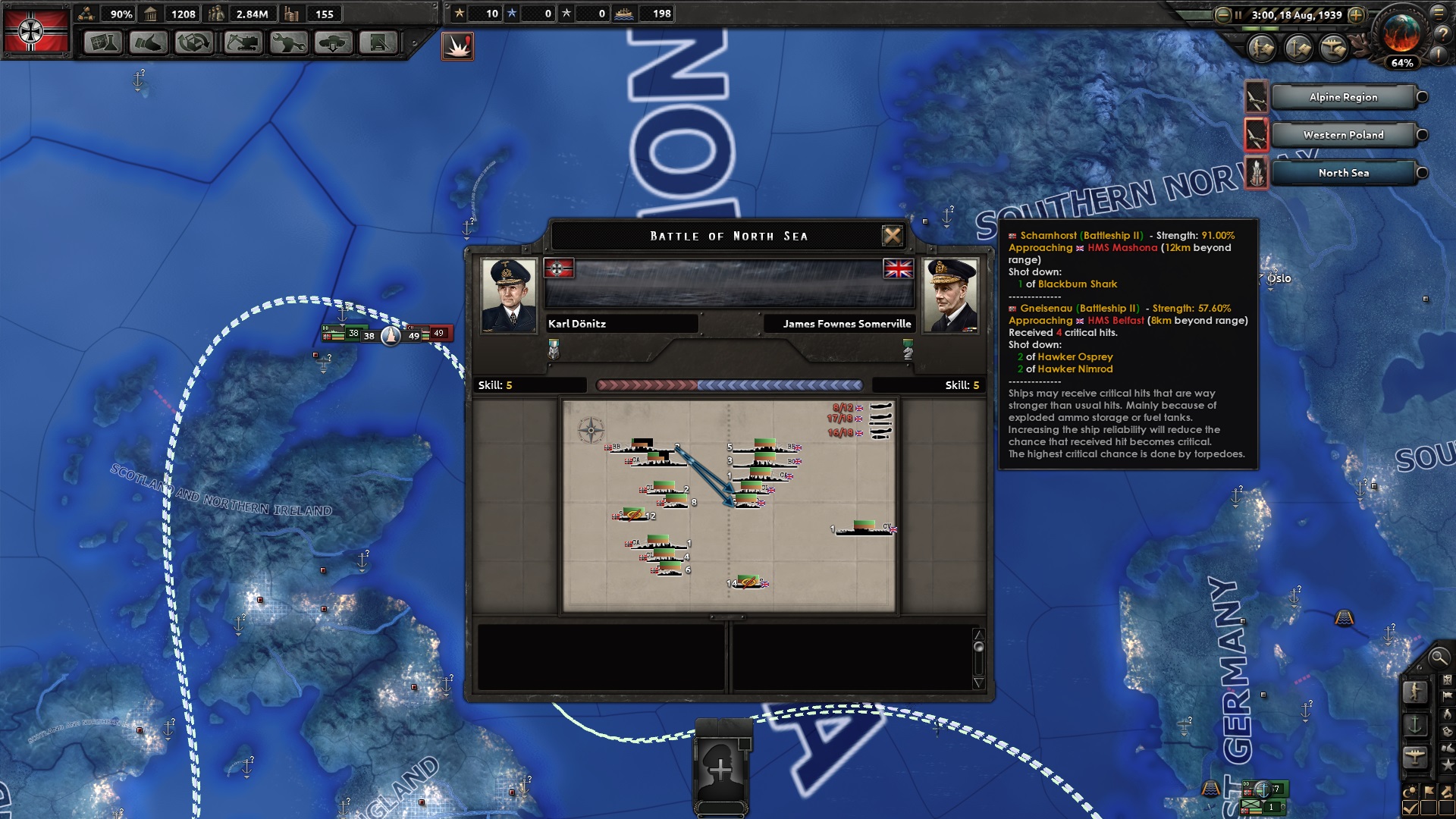Switch to the naval anchor map mode
1456x819 pixels.
[x=1415, y=725]
